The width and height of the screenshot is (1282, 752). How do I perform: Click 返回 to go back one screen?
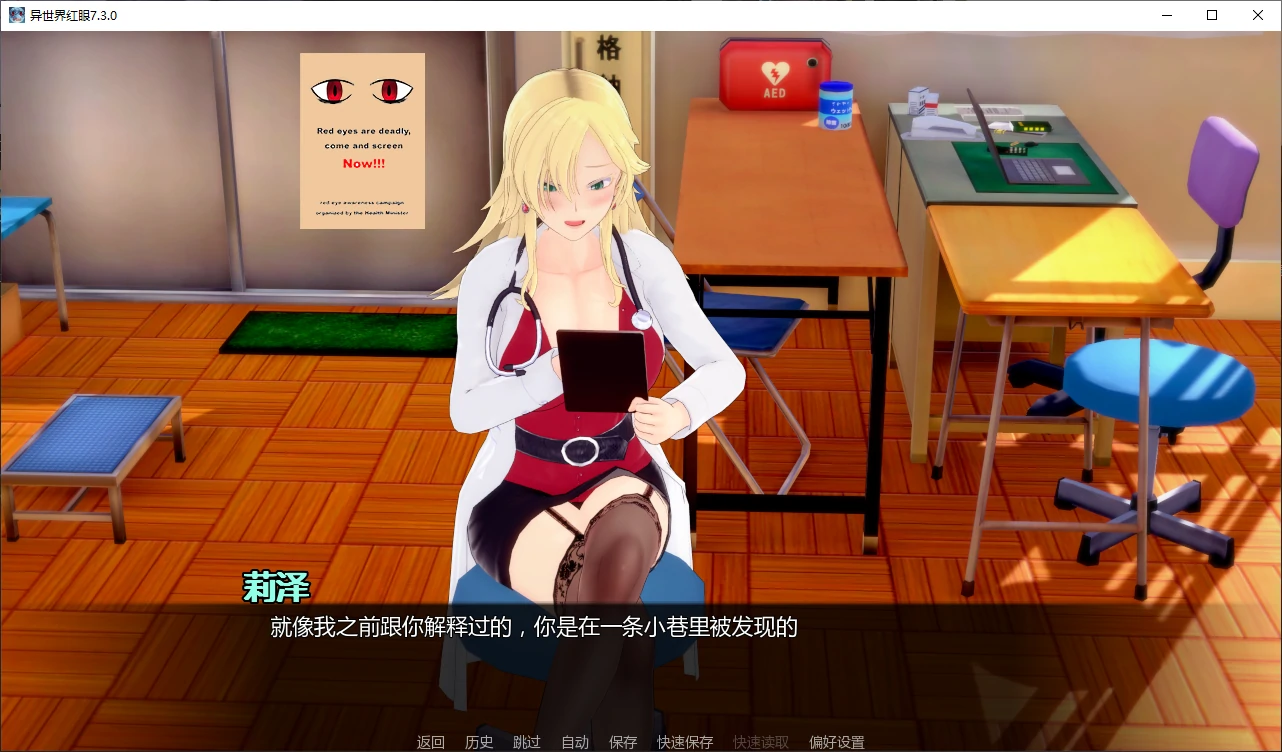point(430,742)
